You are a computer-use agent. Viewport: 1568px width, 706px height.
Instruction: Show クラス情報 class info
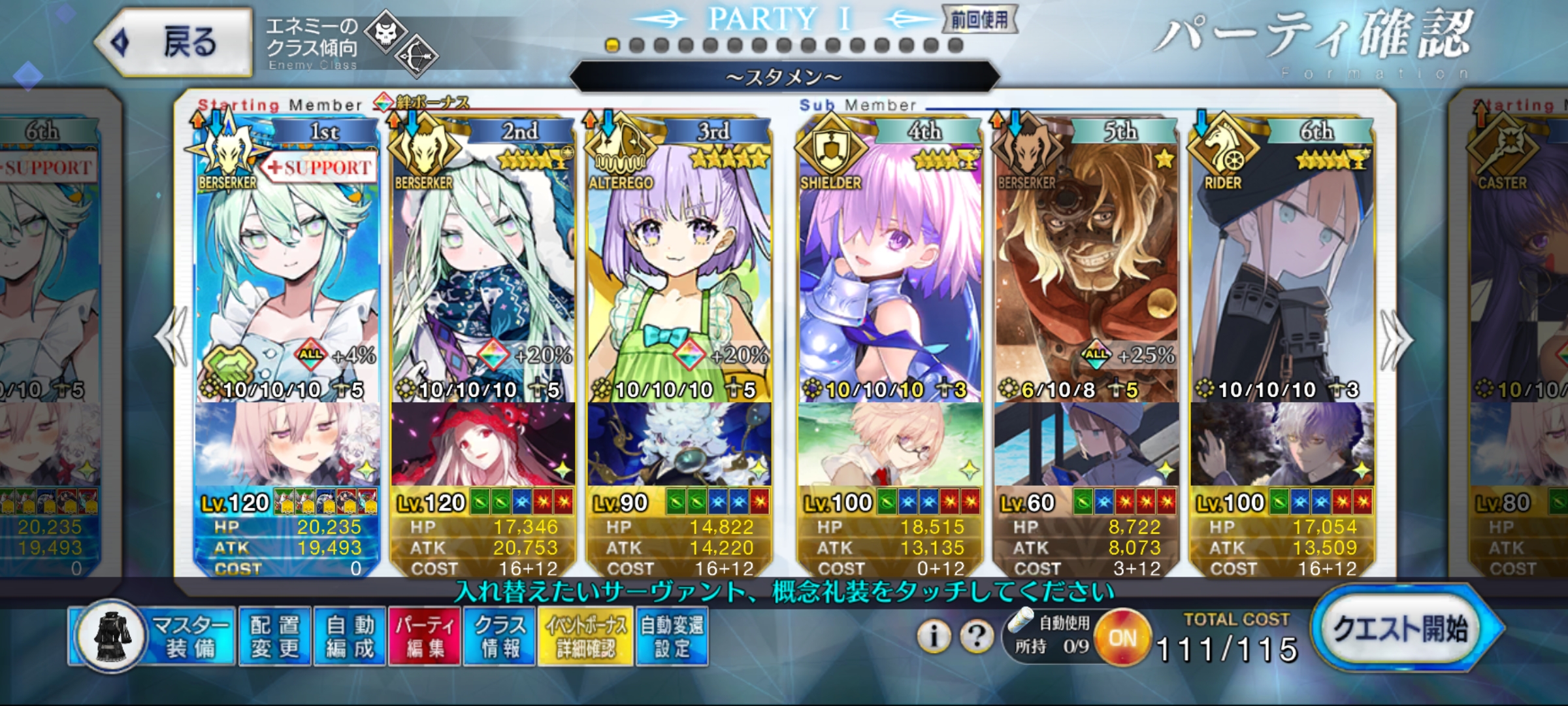click(500, 636)
